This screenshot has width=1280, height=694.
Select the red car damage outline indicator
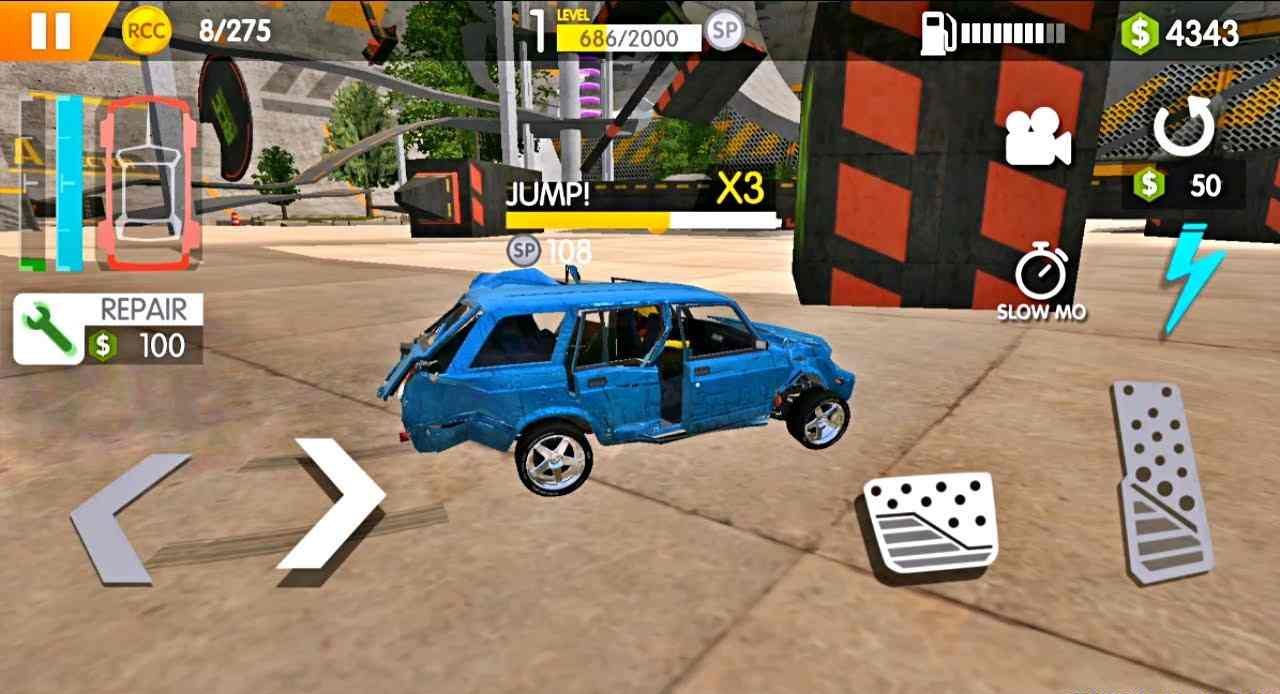pyautogui.click(x=148, y=182)
